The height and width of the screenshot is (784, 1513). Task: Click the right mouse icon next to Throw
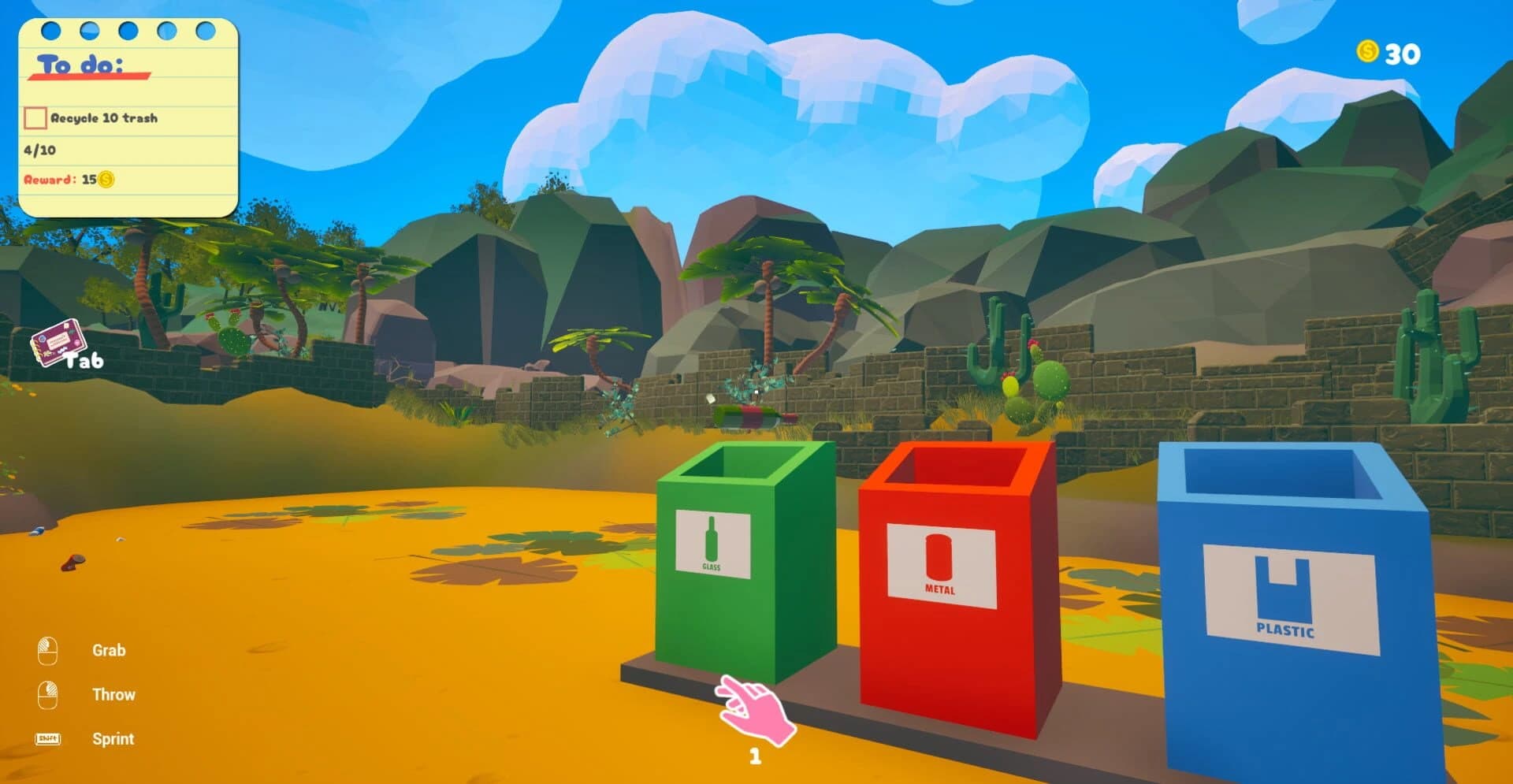click(x=49, y=693)
